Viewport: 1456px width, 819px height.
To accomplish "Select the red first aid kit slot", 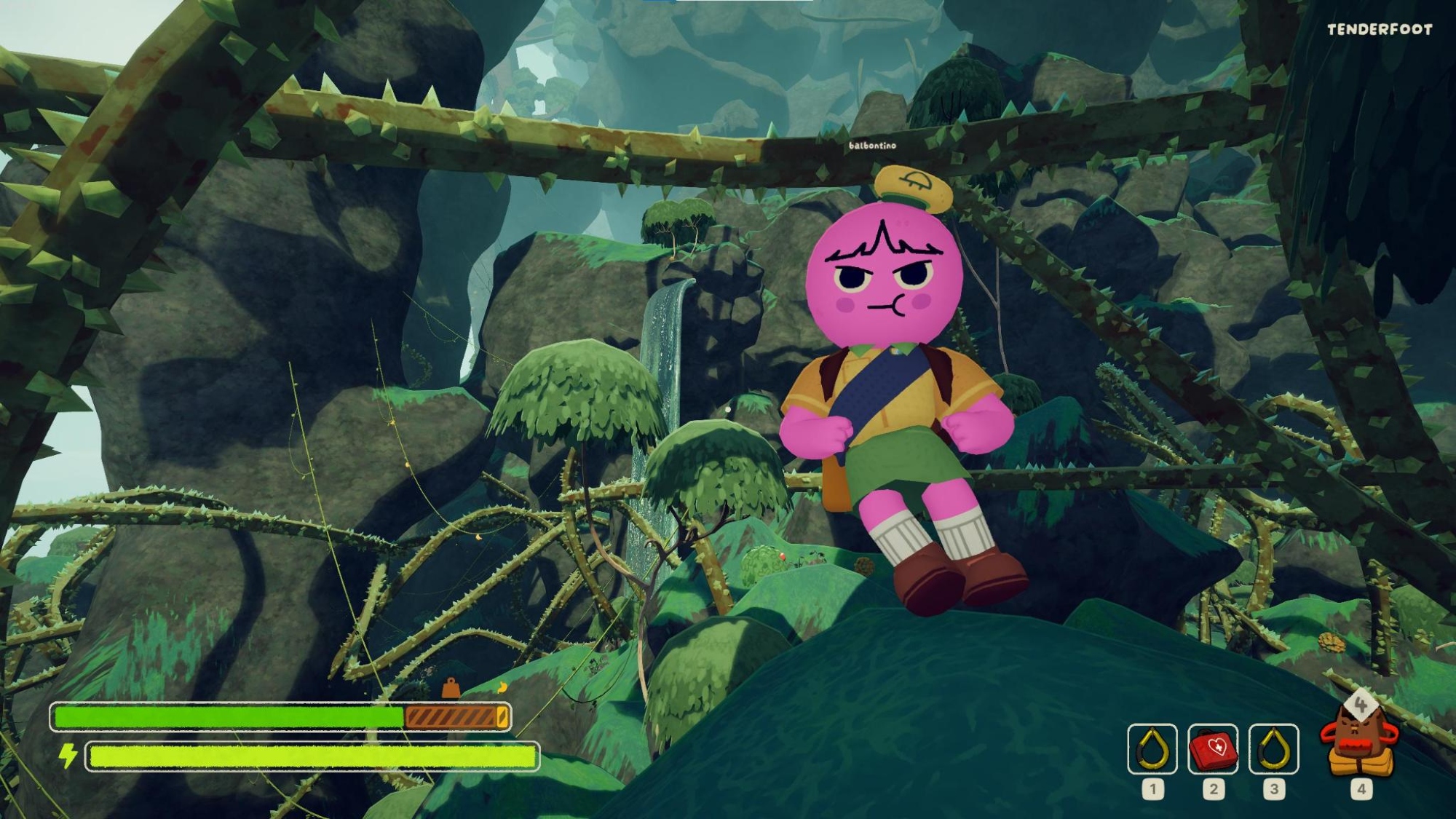I will click(1213, 748).
